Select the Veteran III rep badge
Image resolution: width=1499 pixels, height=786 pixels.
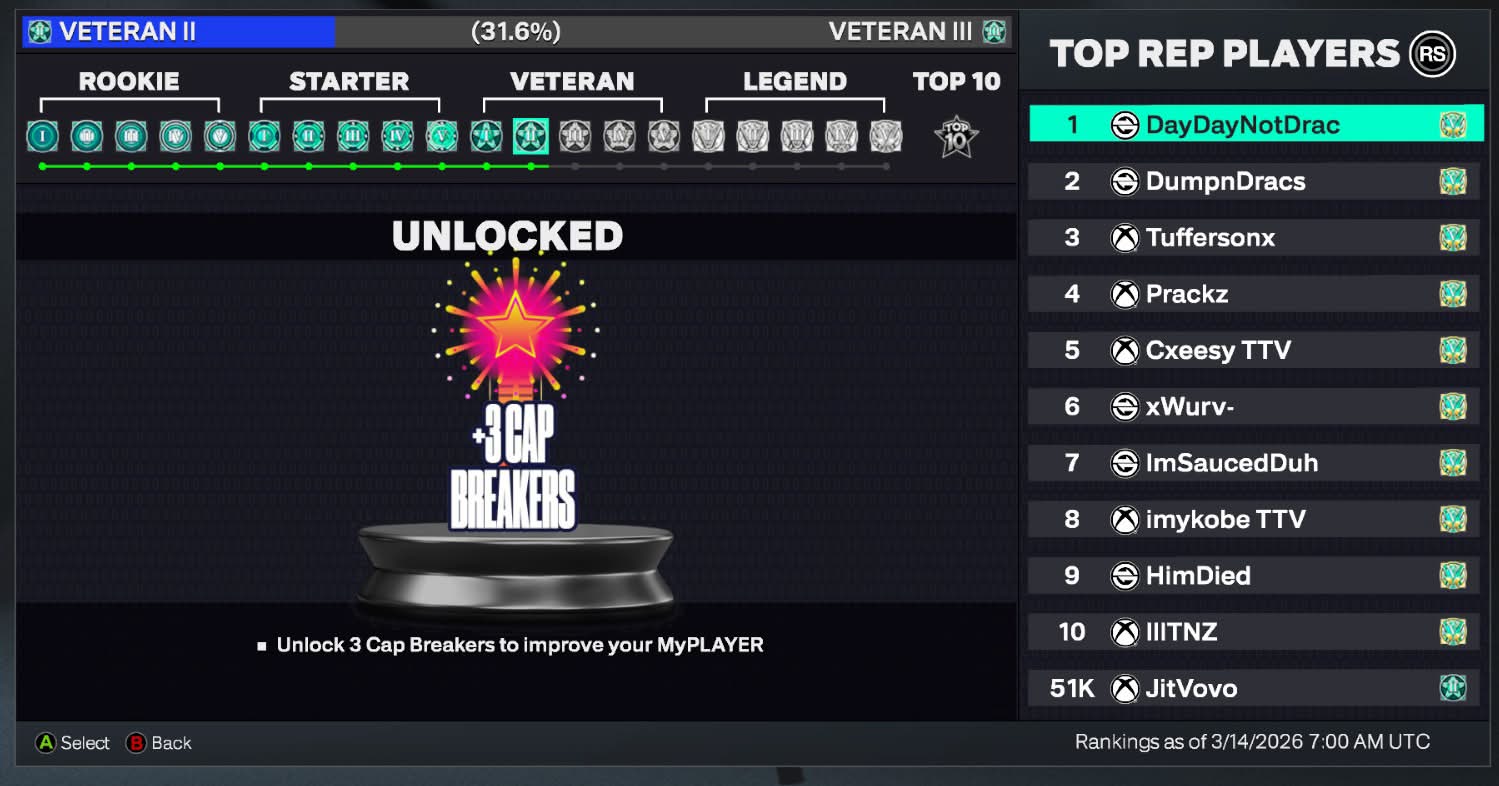coord(574,135)
